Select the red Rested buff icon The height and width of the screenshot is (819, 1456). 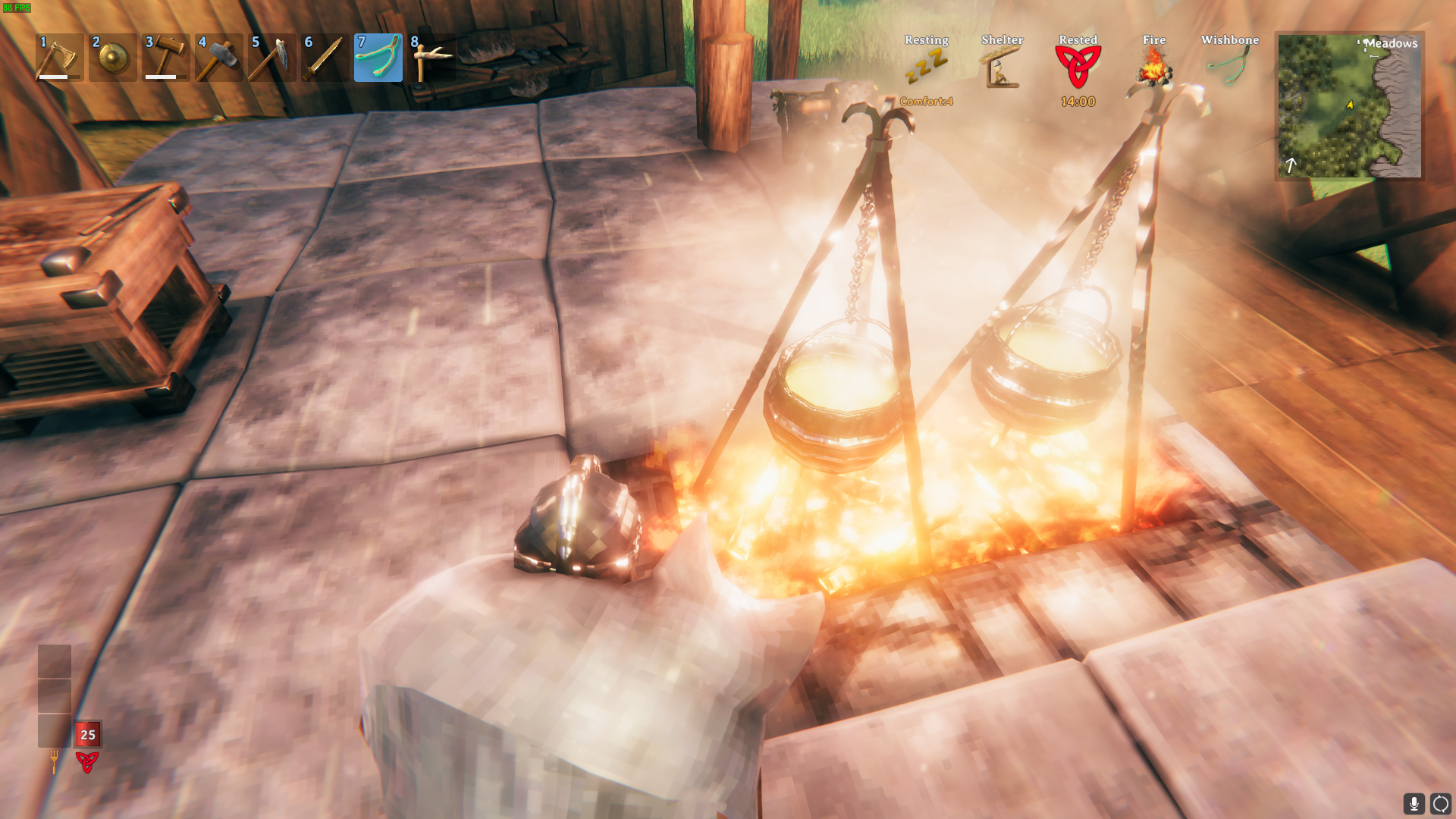pos(1078,67)
